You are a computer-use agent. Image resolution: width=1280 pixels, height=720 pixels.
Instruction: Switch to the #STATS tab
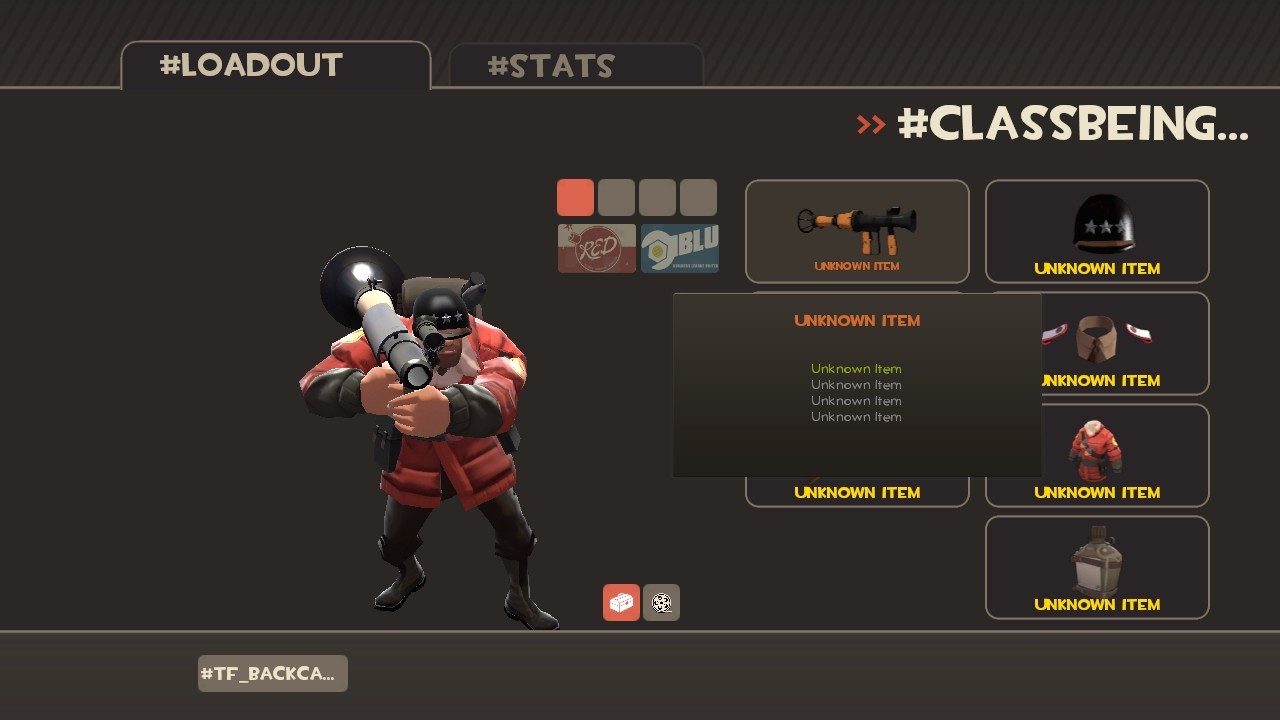550,66
